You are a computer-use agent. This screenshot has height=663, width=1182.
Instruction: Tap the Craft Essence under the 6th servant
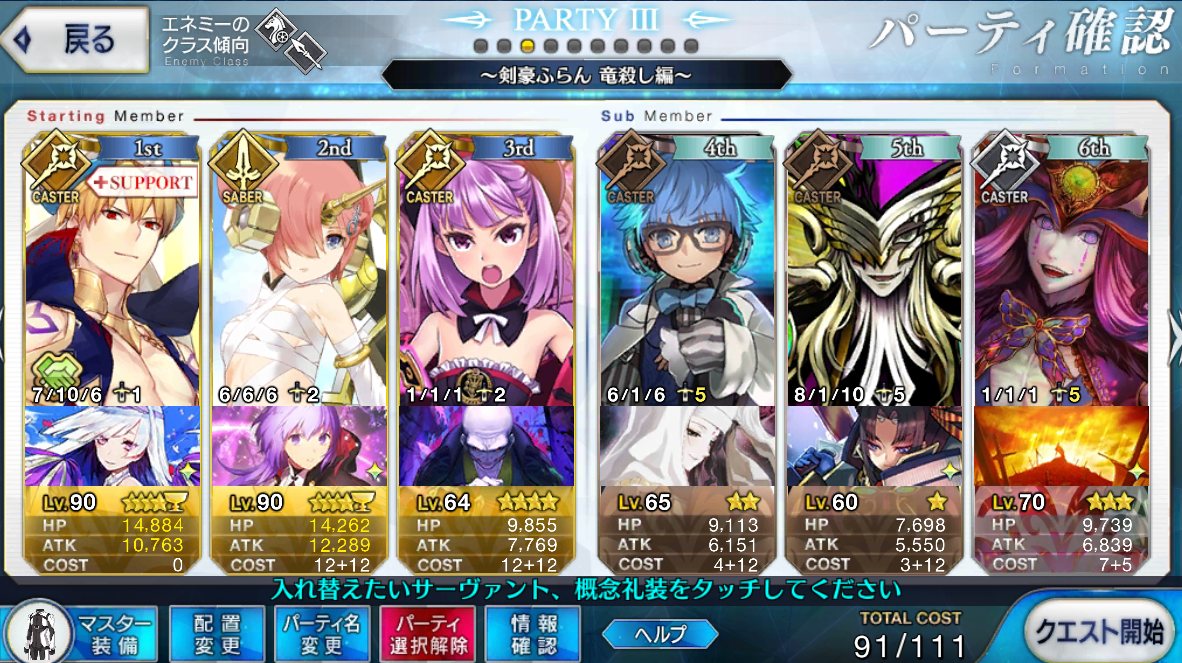coord(1060,447)
